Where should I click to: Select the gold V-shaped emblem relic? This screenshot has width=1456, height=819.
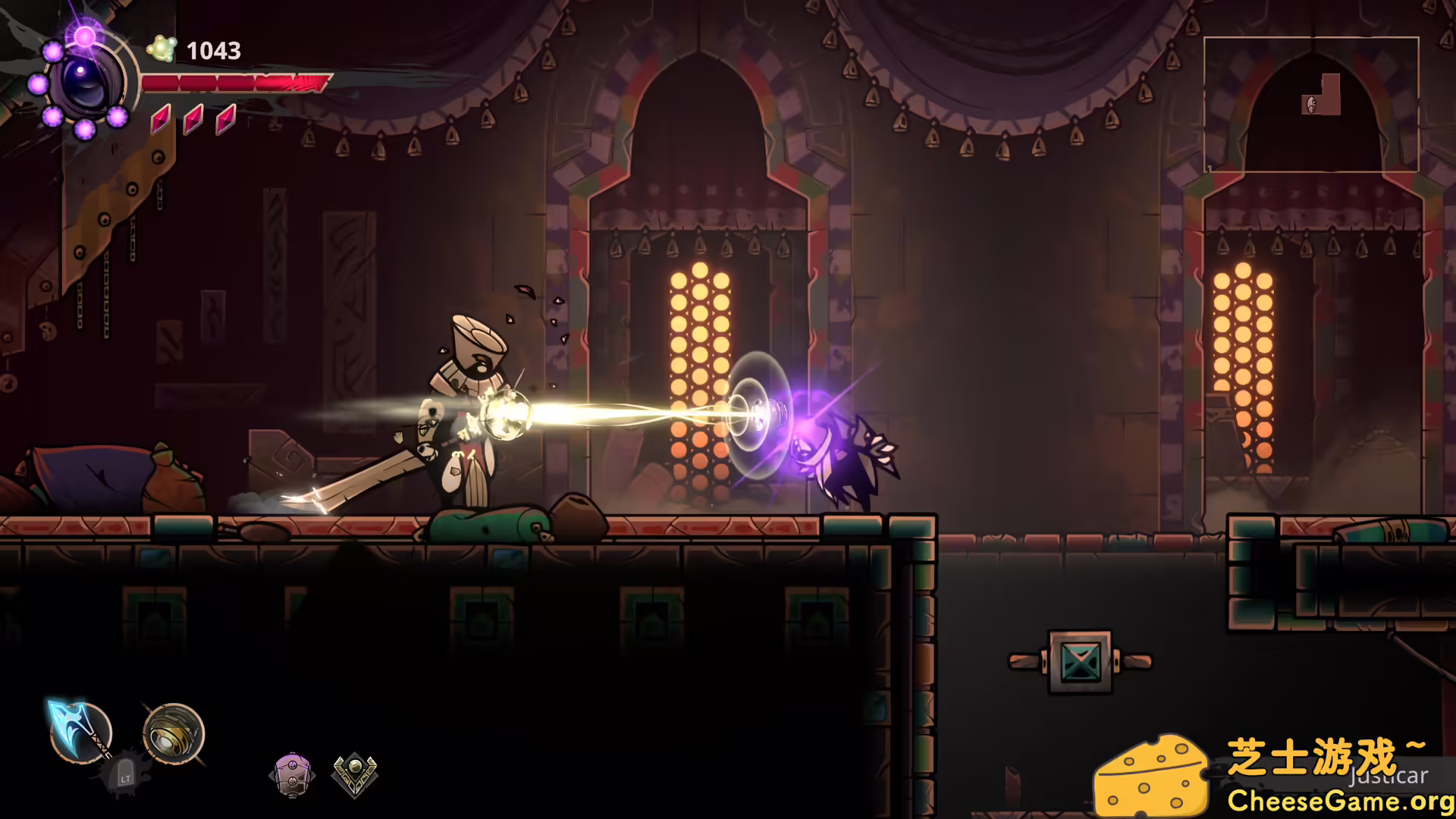pyautogui.click(x=354, y=774)
